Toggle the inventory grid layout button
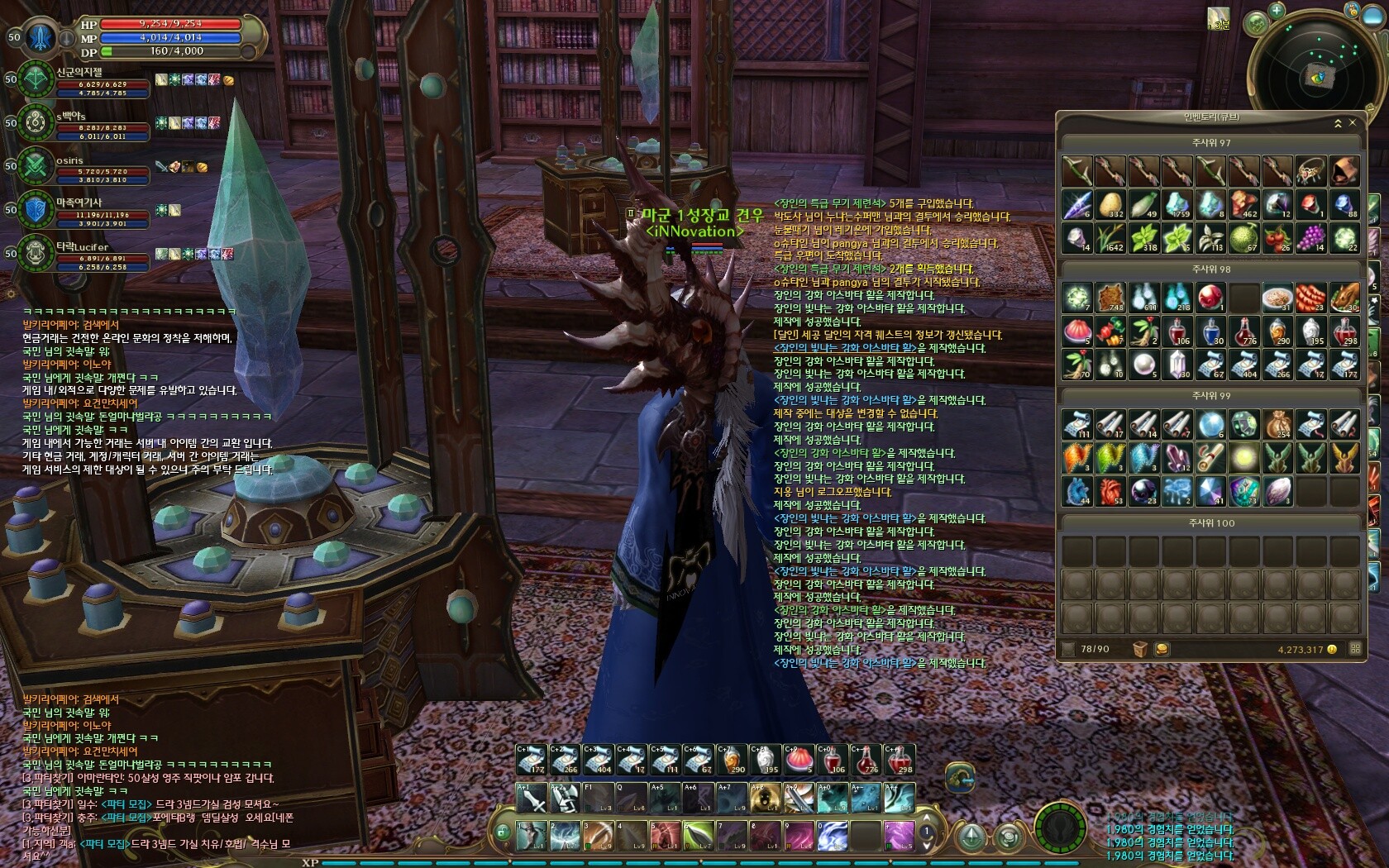Viewport: 1389px width, 868px height. [x=1355, y=649]
